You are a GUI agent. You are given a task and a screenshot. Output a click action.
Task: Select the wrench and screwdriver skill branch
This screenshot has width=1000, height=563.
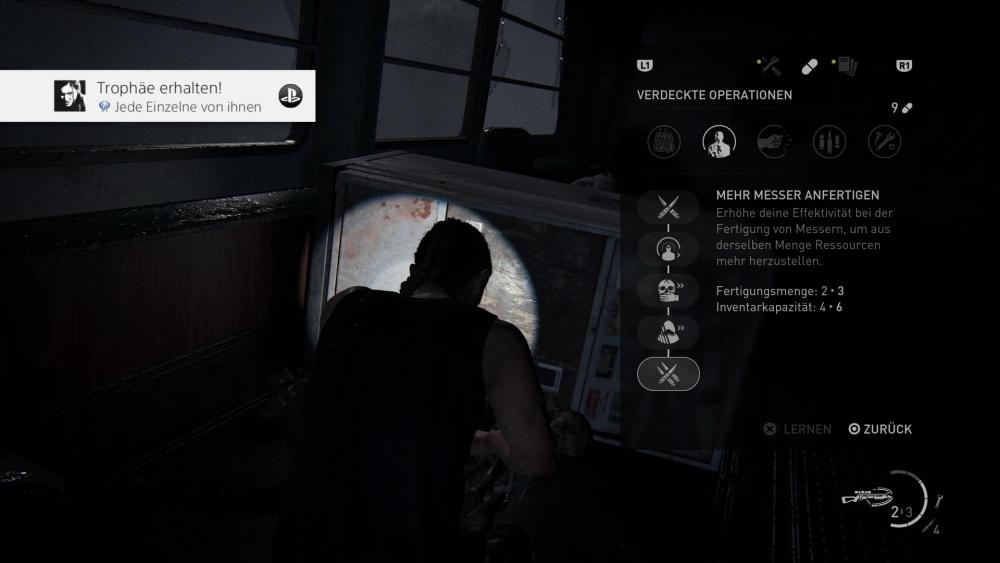coord(884,141)
